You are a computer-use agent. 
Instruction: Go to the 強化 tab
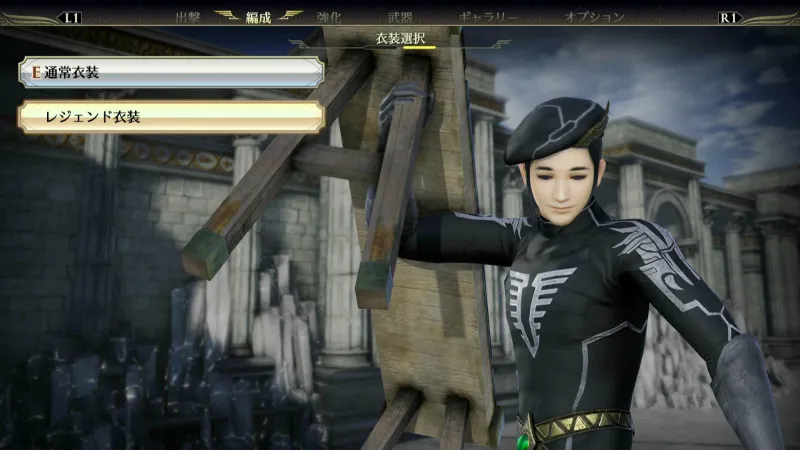point(329,17)
